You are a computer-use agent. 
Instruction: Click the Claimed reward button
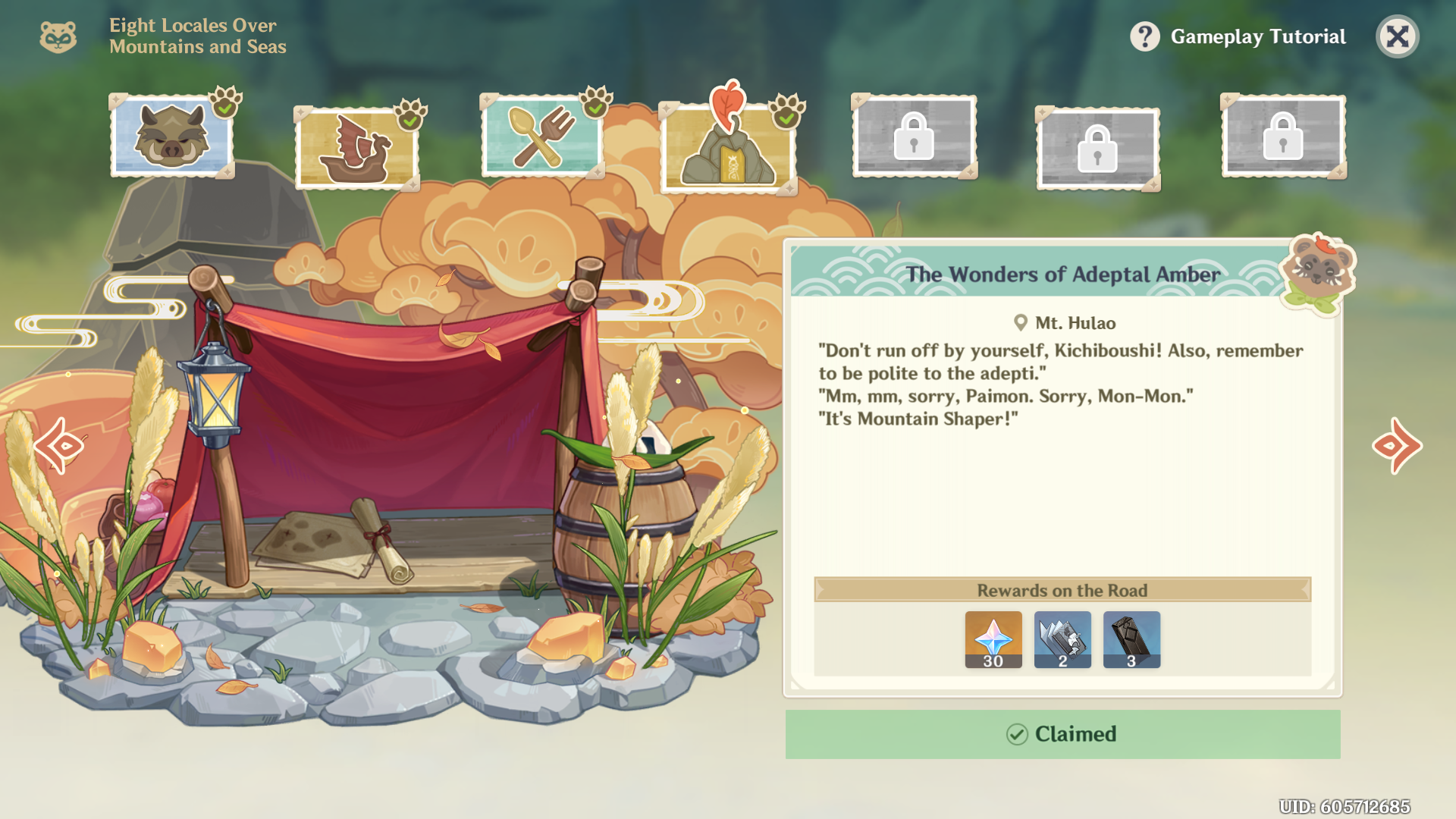pyautogui.click(x=1062, y=734)
